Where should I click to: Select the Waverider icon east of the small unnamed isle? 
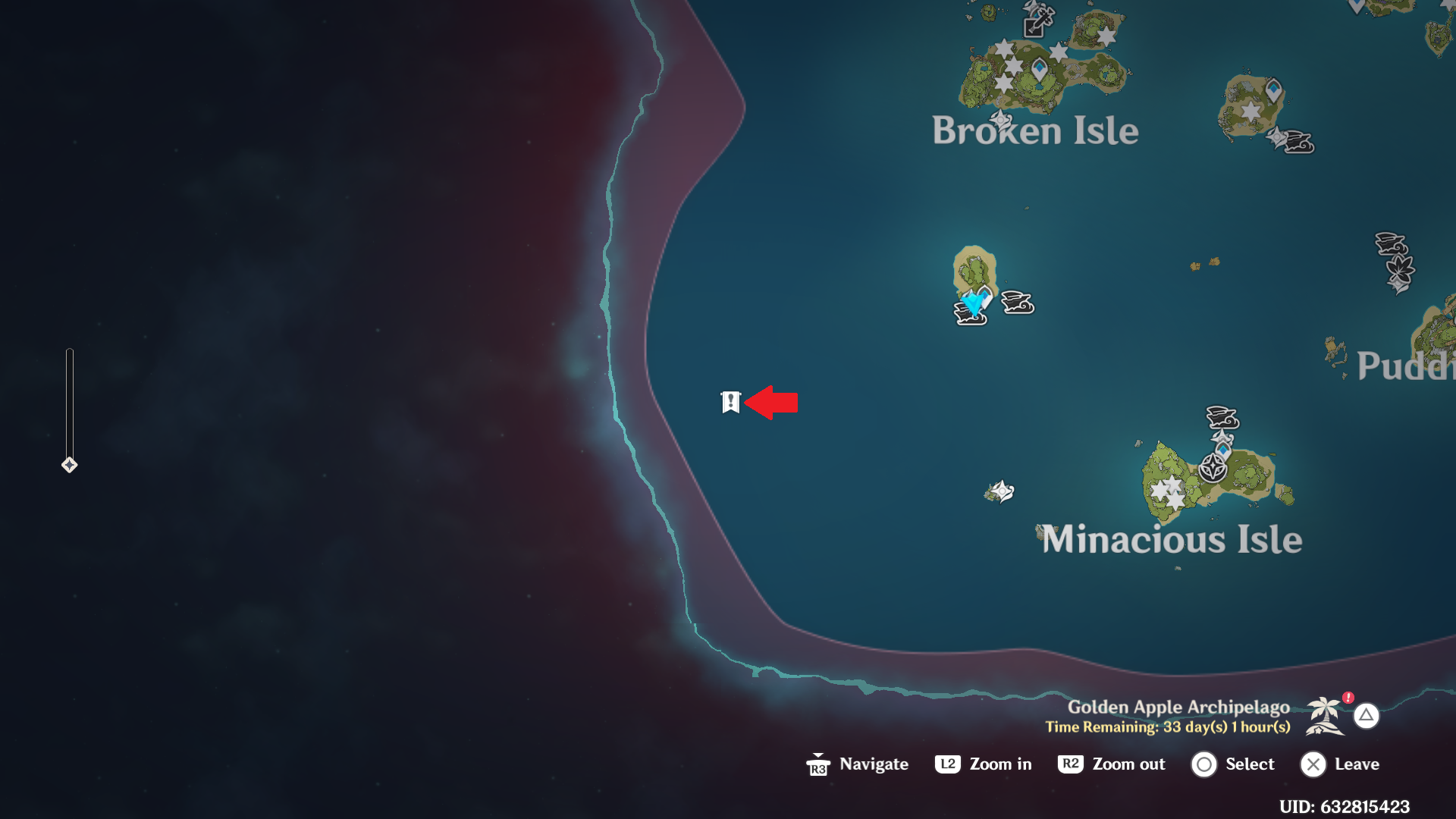[1018, 302]
